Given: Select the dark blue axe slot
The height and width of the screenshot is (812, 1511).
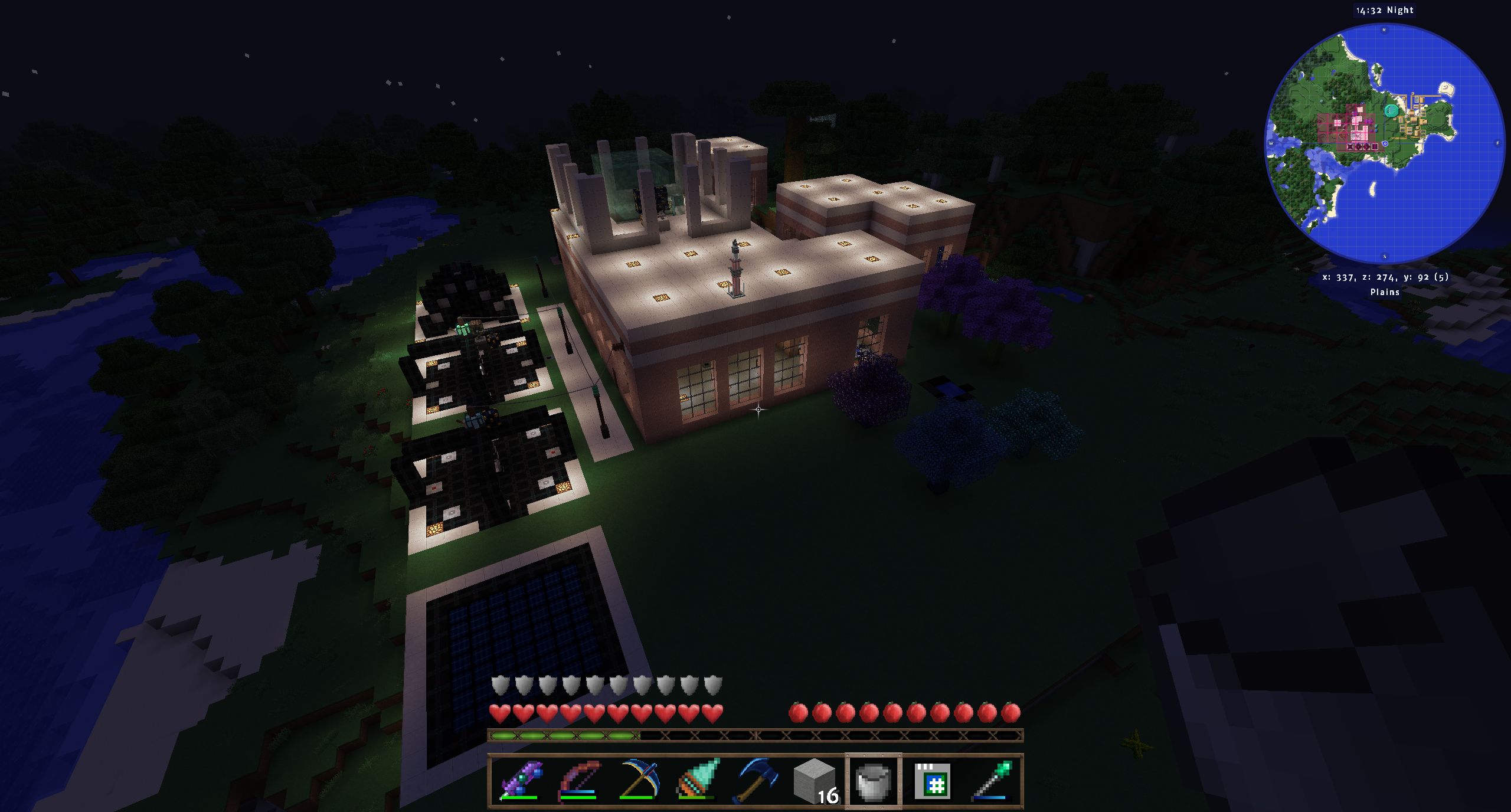Looking at the screenshot, I should point(755,780).
